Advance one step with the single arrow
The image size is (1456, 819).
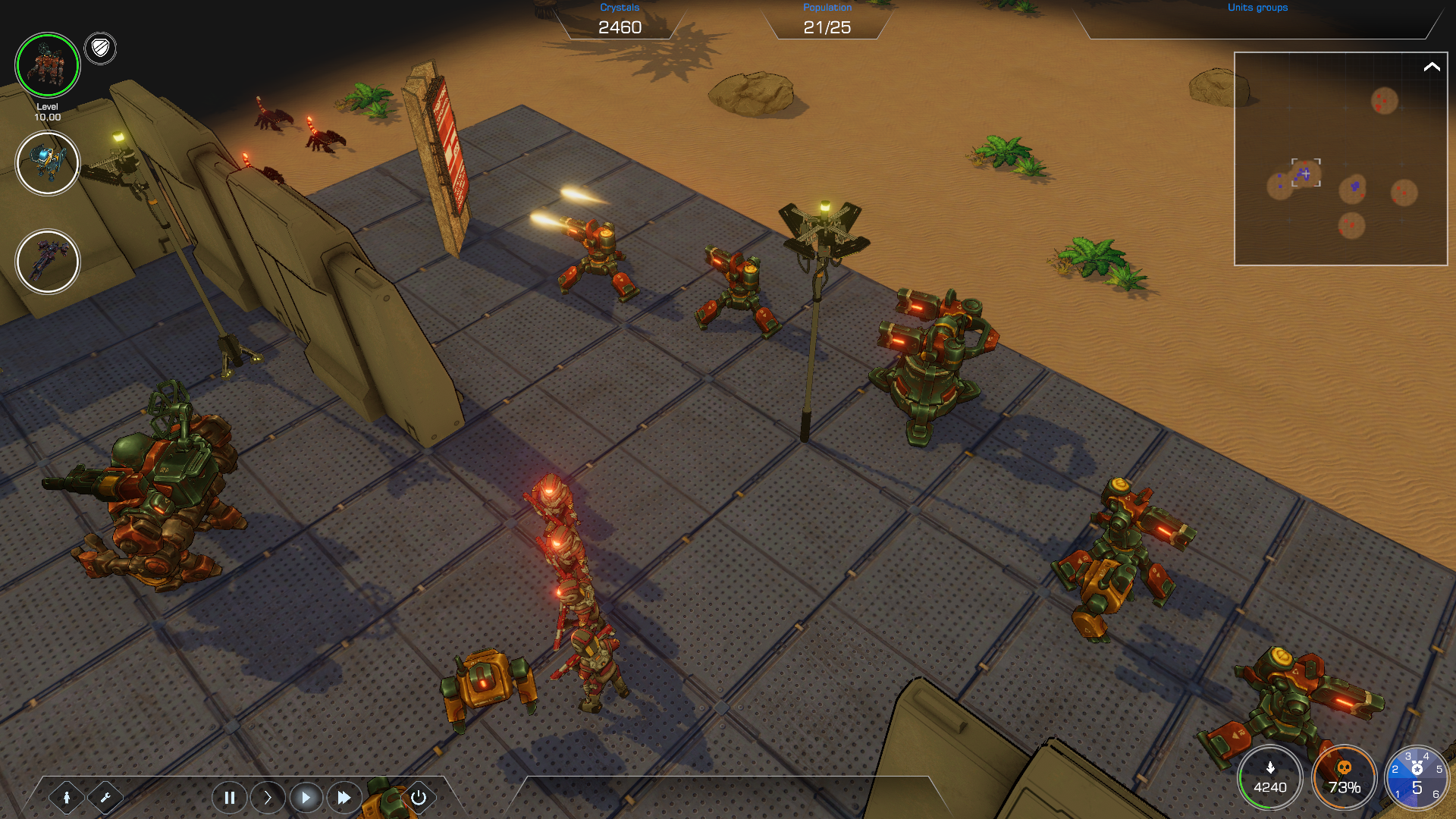click(x=268, y=797)
